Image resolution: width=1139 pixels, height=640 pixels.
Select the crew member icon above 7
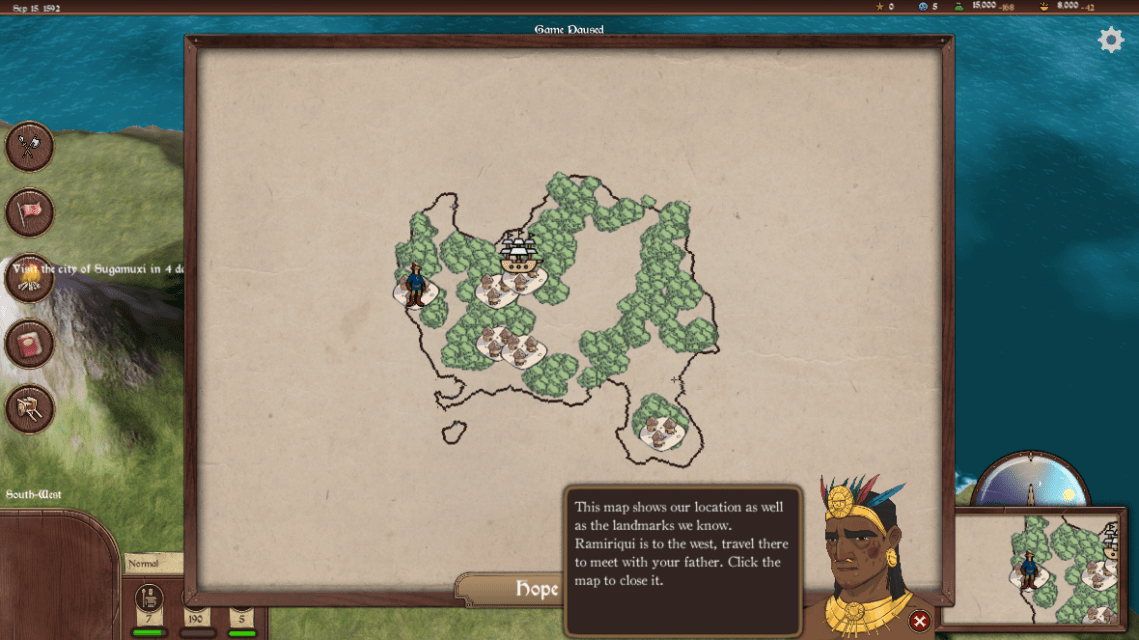coord(149,597)
